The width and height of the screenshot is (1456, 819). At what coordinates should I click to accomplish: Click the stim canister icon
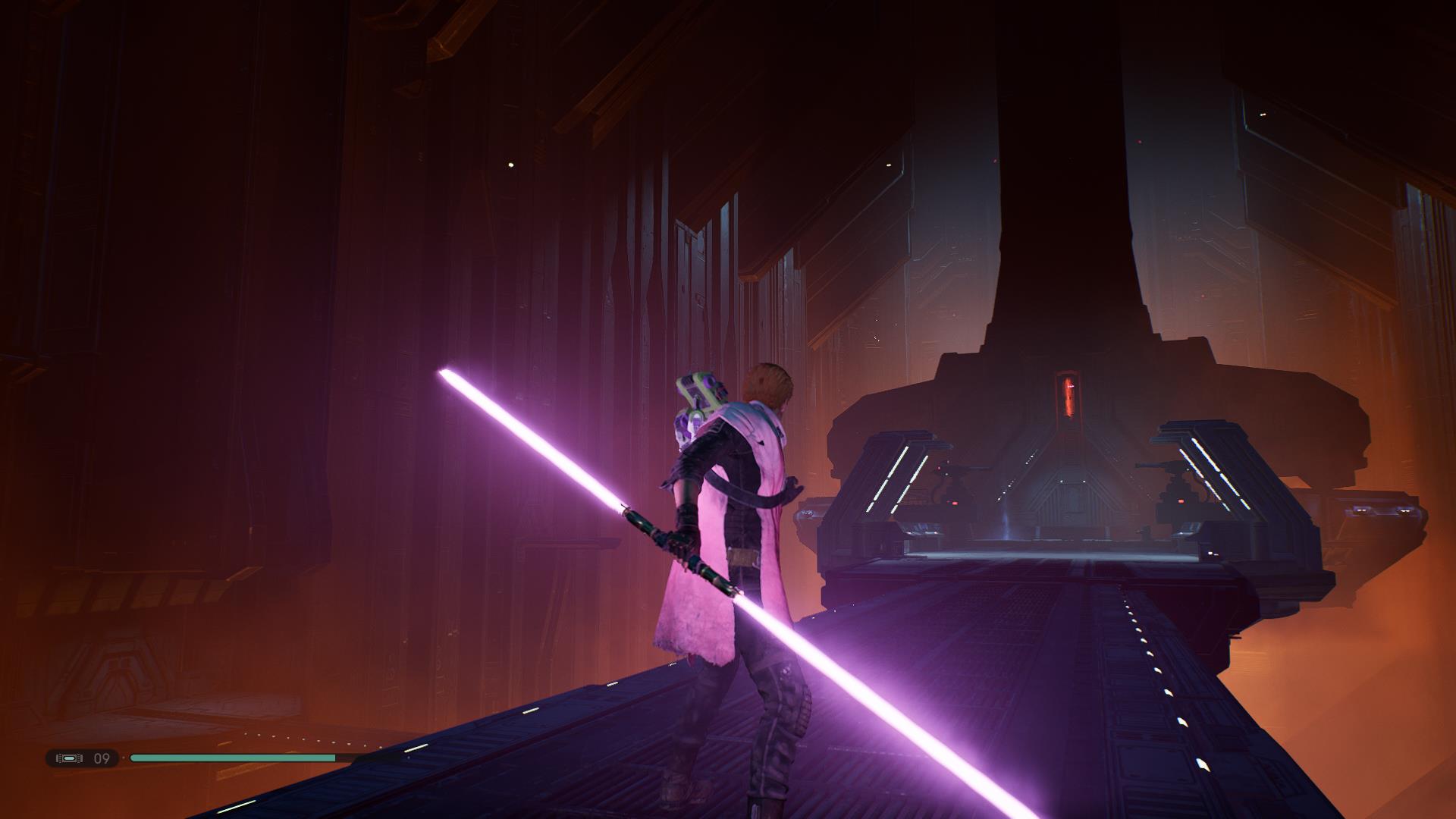(69, 758)
